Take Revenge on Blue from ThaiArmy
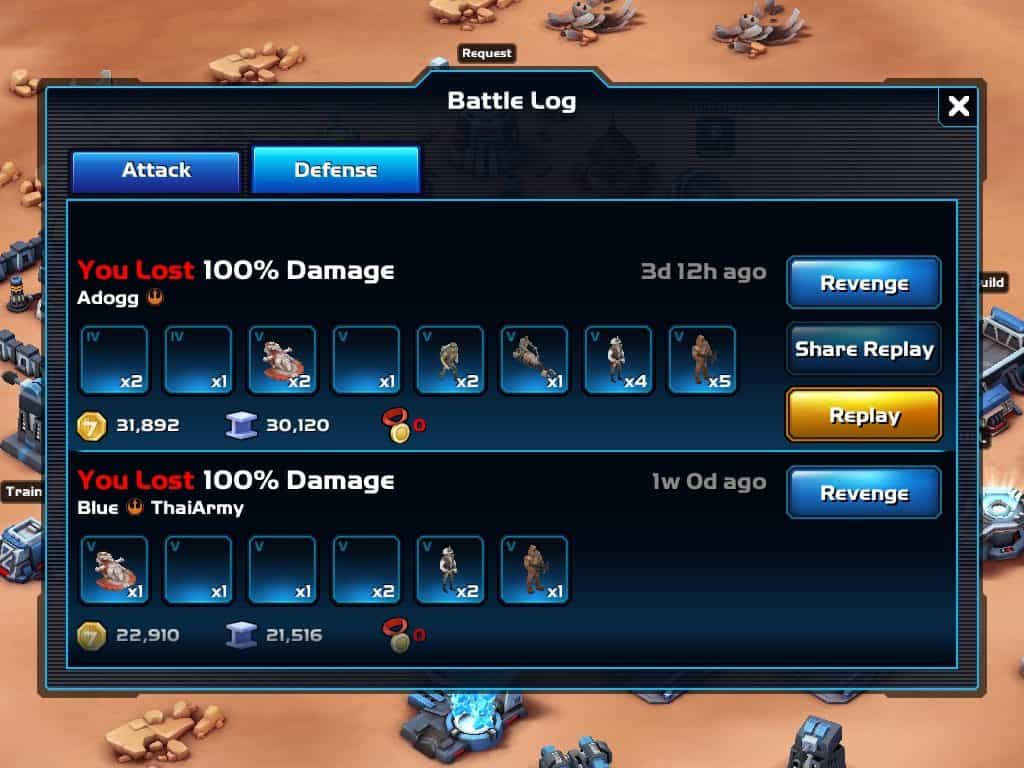This screenshot has width=1024, height=768. coord(864,493)
